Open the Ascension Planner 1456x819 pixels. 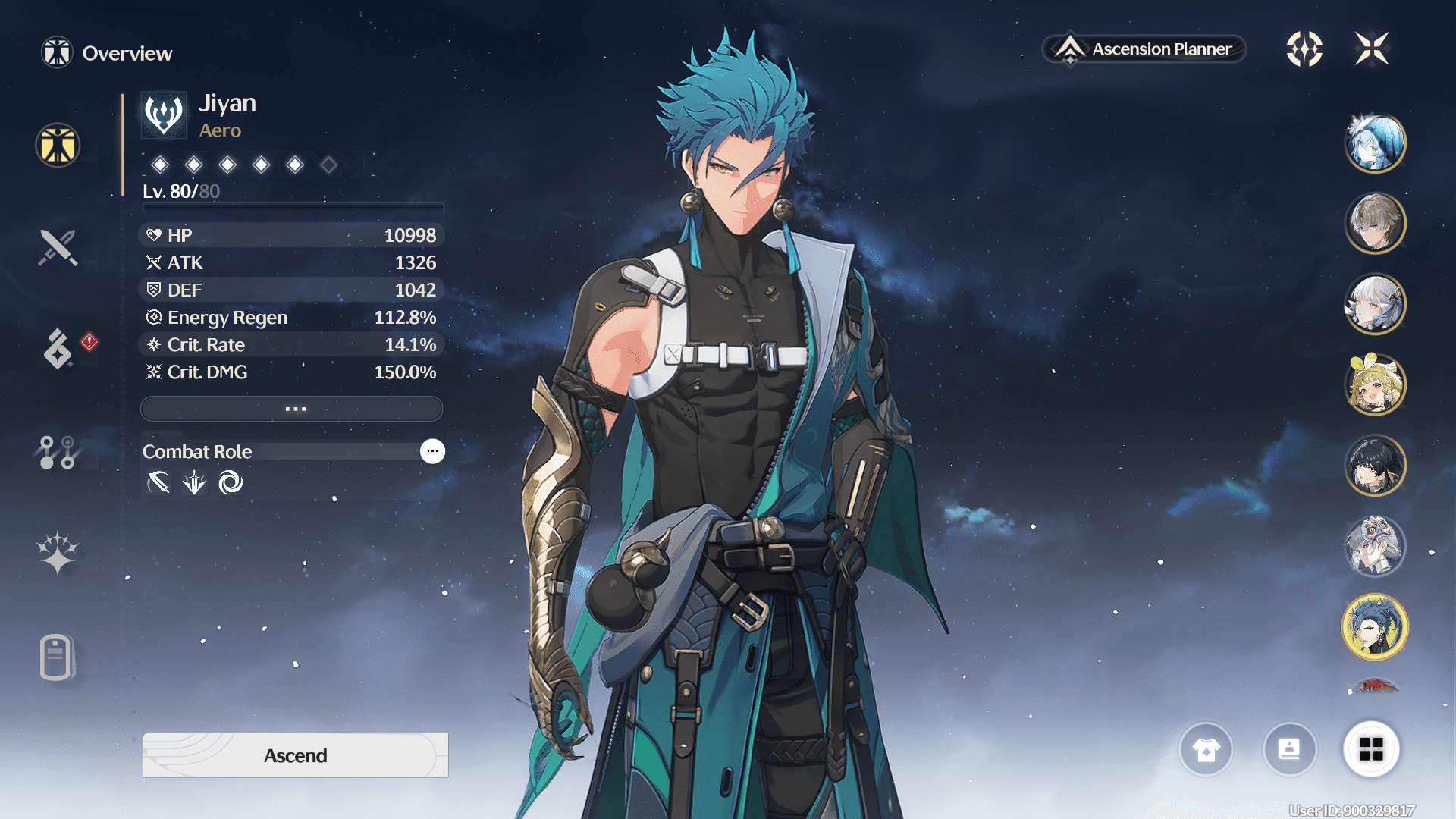[x=1144, y=49]
